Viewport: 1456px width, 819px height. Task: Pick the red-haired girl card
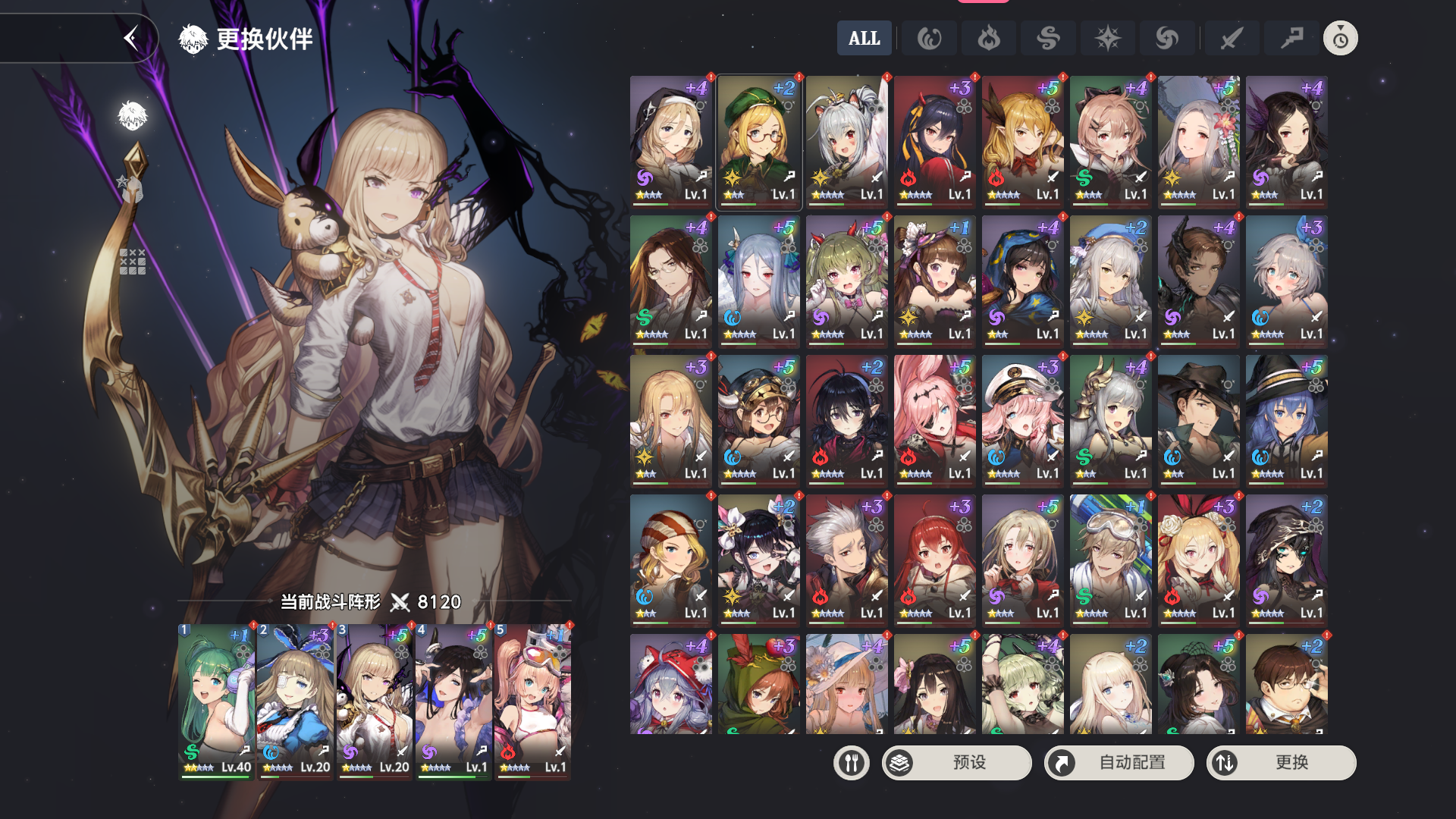tap(934, 560)
